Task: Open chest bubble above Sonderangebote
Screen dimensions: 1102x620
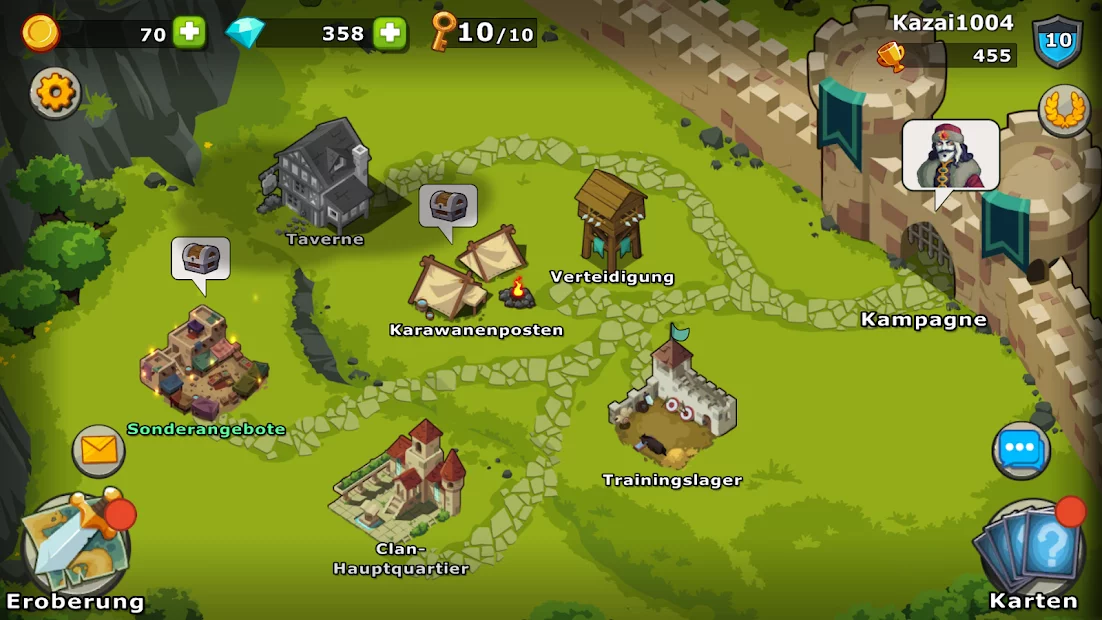Action: coord(200,259)
